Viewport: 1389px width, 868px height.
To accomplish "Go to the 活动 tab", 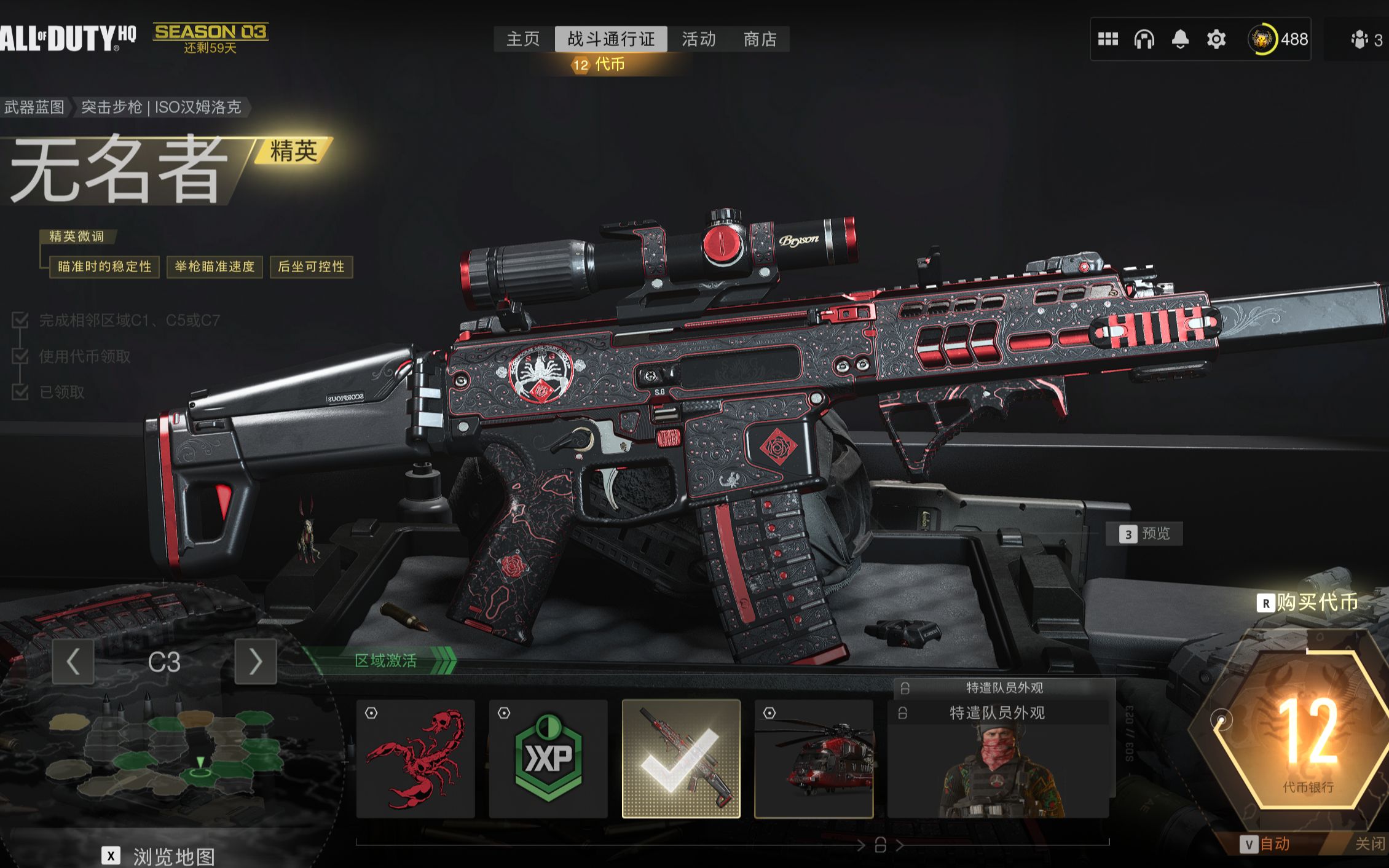I will [699, 39].
